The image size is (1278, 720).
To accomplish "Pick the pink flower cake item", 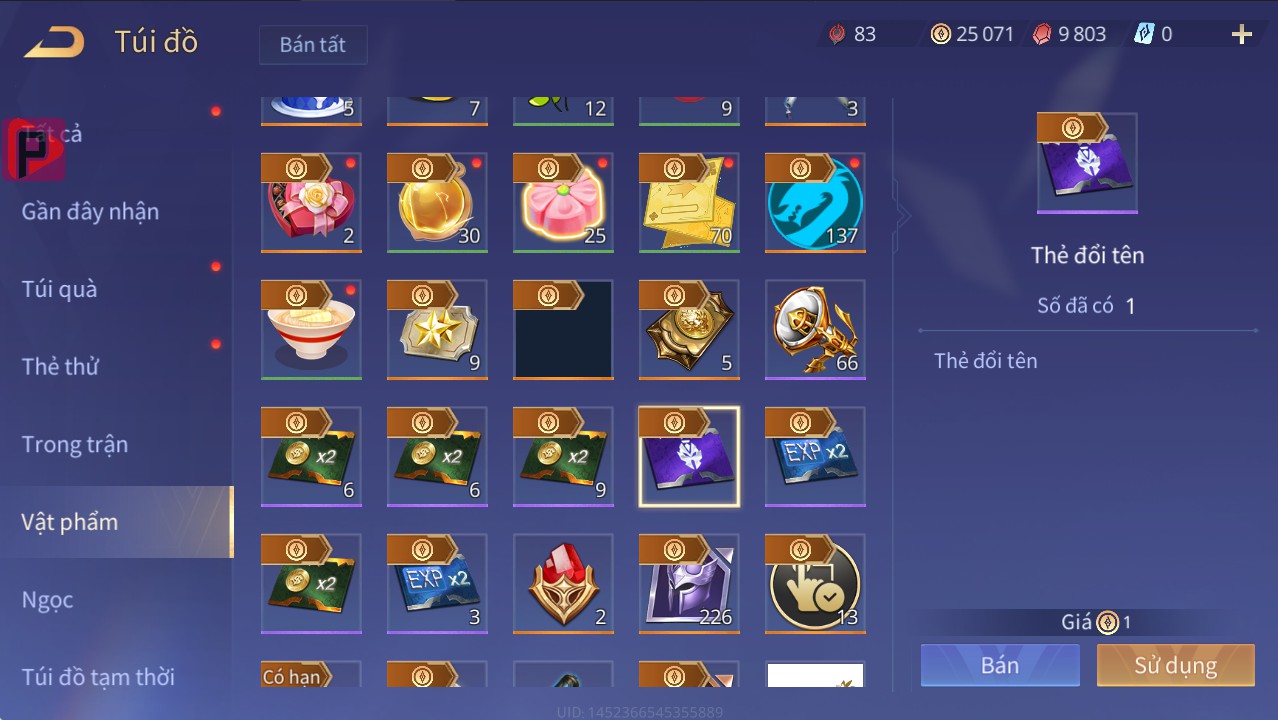I will coord(563,203).
